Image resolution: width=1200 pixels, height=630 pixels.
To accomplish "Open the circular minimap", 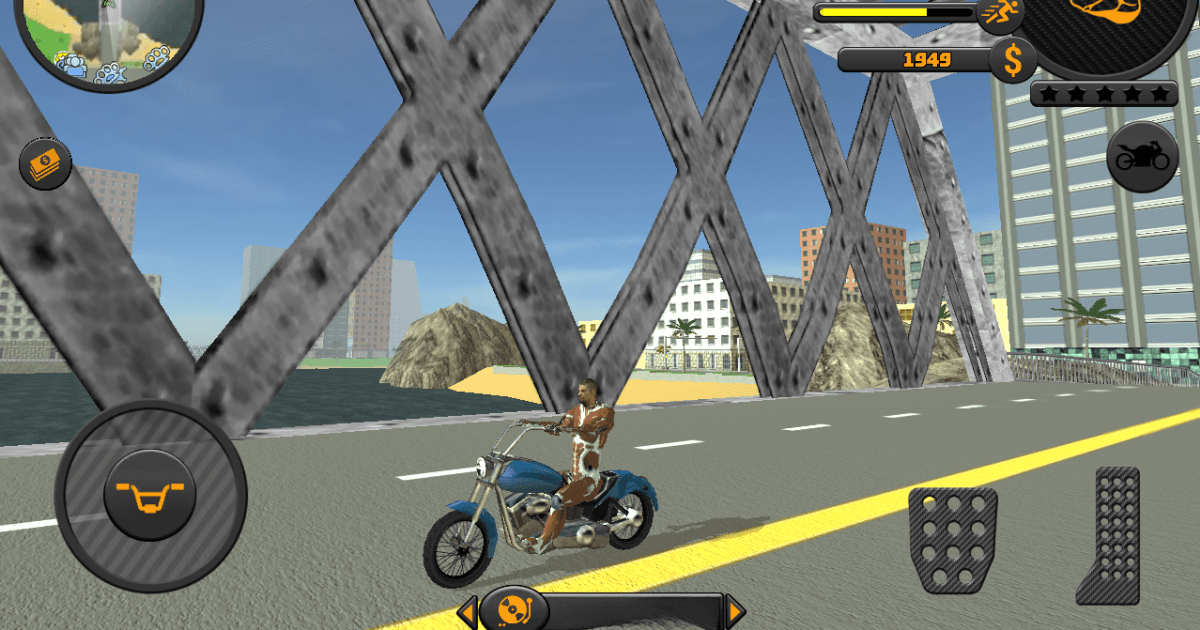I will tap(108, 35).
